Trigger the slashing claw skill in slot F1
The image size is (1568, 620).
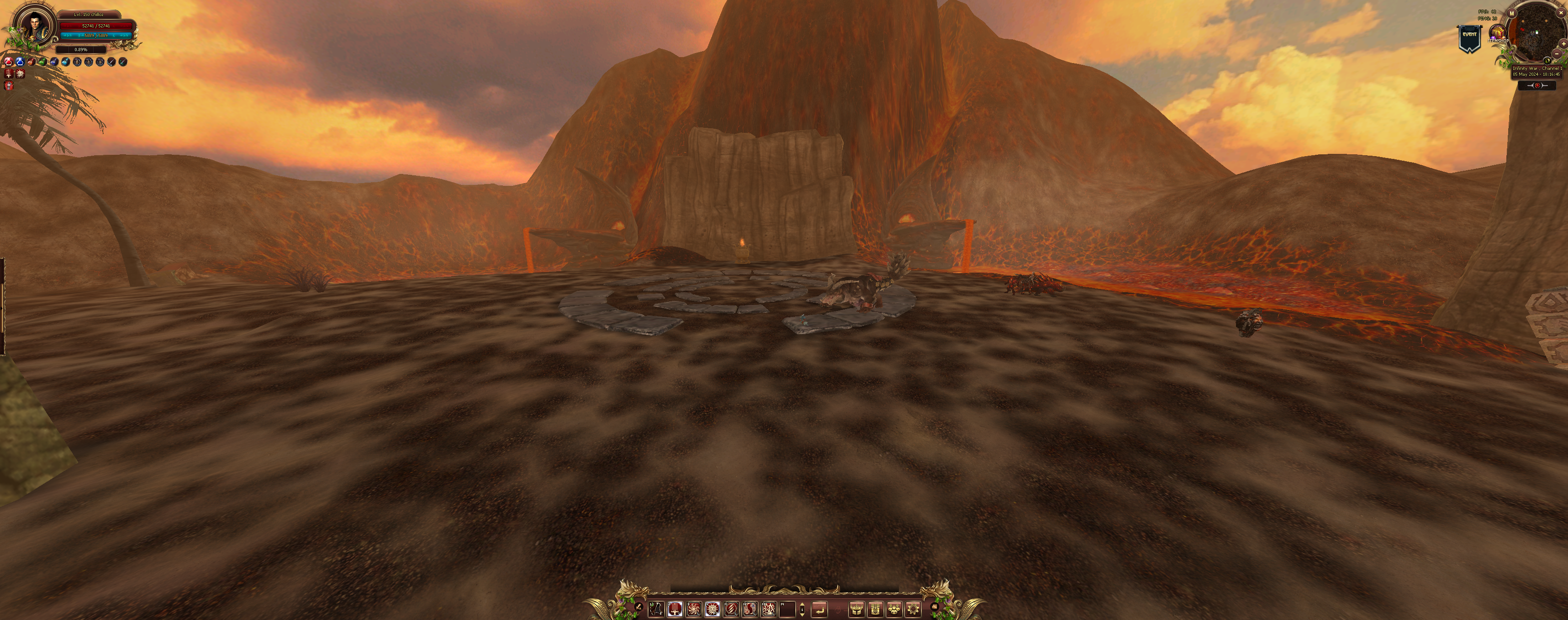pos(731,609)
